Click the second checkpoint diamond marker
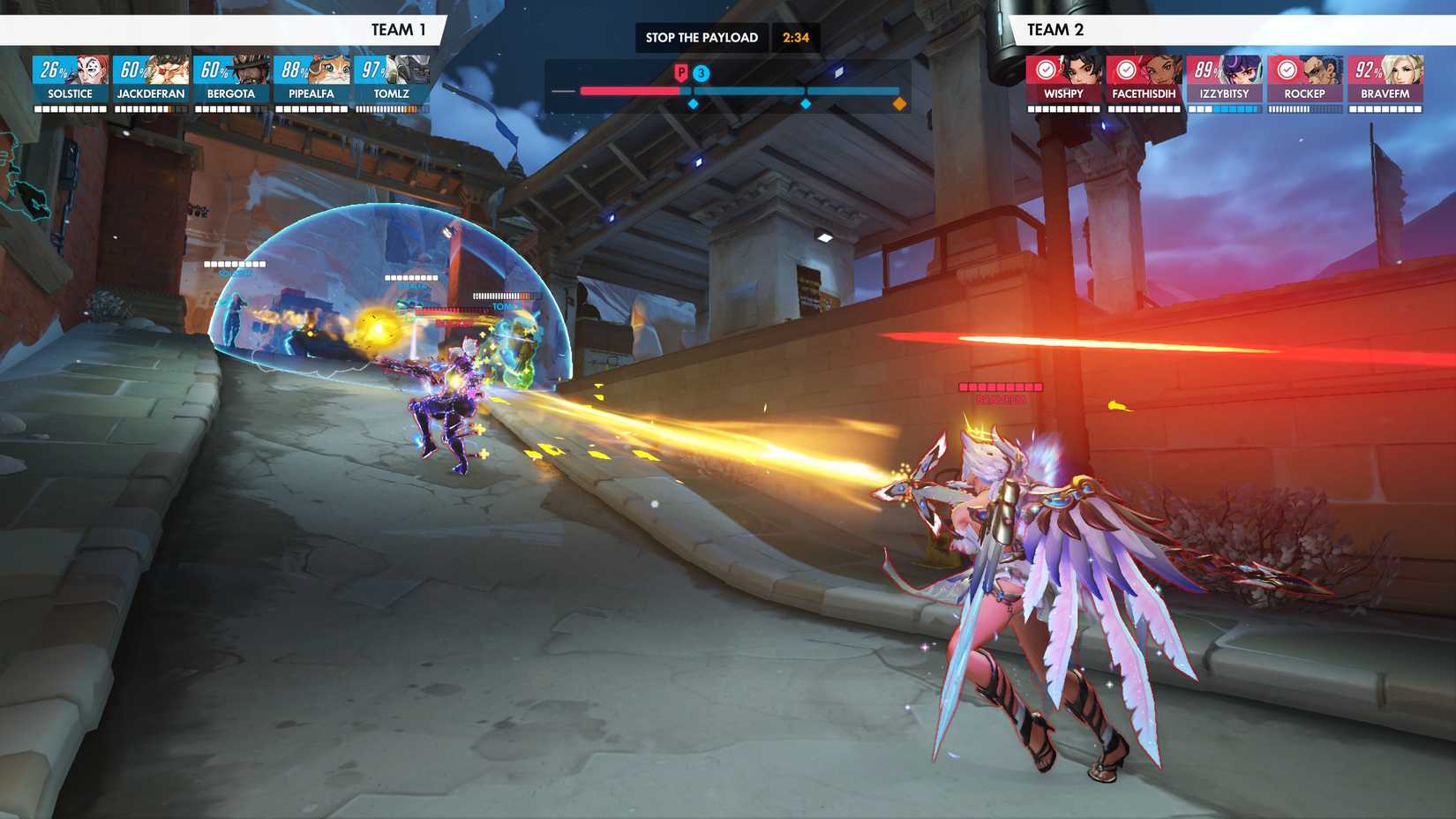 (805, 103)
